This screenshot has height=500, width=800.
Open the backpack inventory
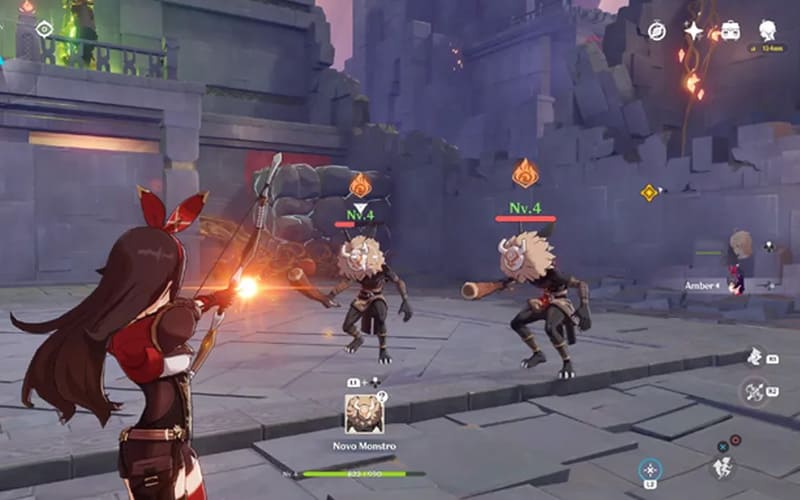click(x=730, y=31)
